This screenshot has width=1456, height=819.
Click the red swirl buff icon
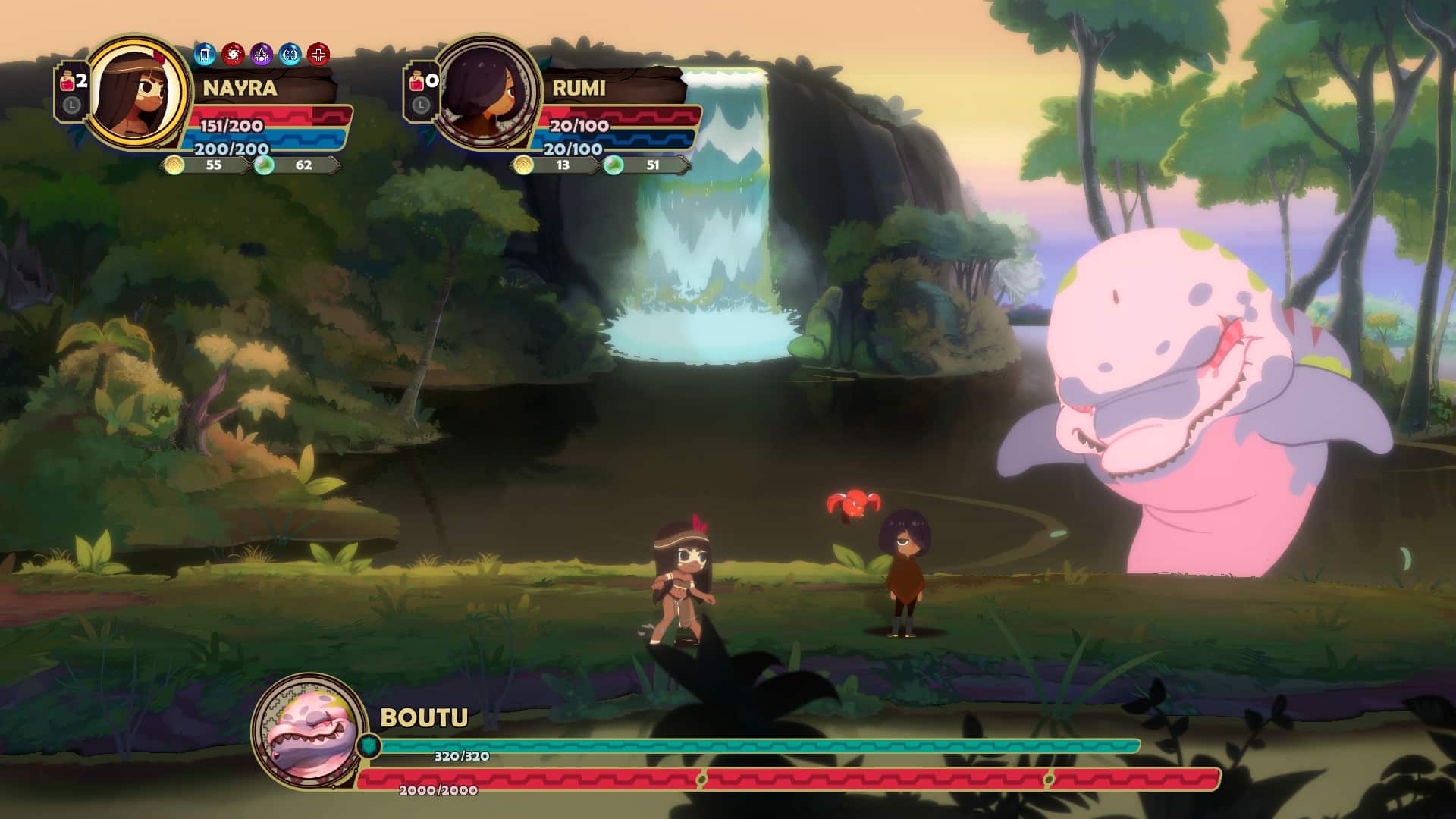(x=233, y=55)
